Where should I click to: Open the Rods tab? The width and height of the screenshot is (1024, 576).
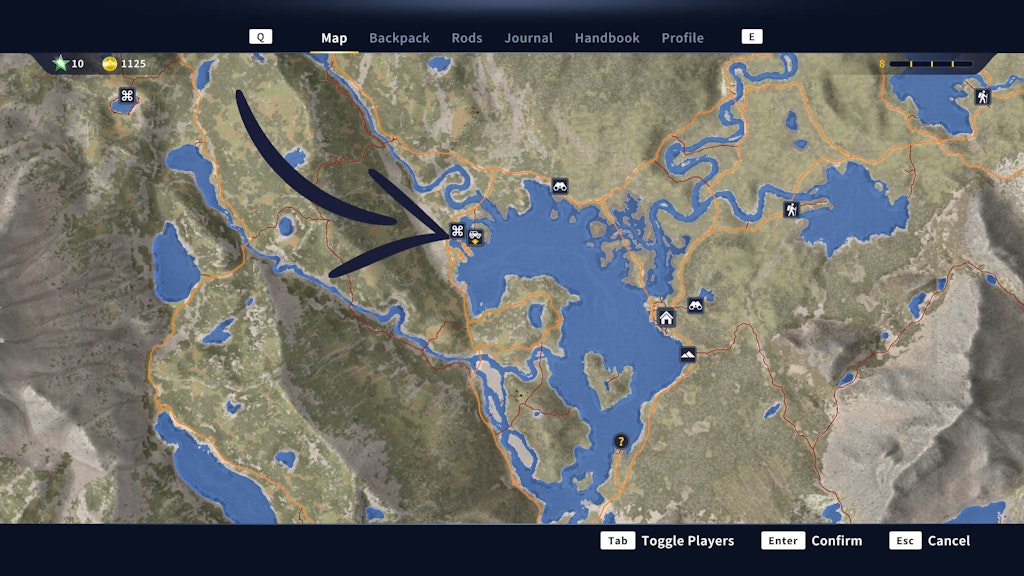coord(467,38)
